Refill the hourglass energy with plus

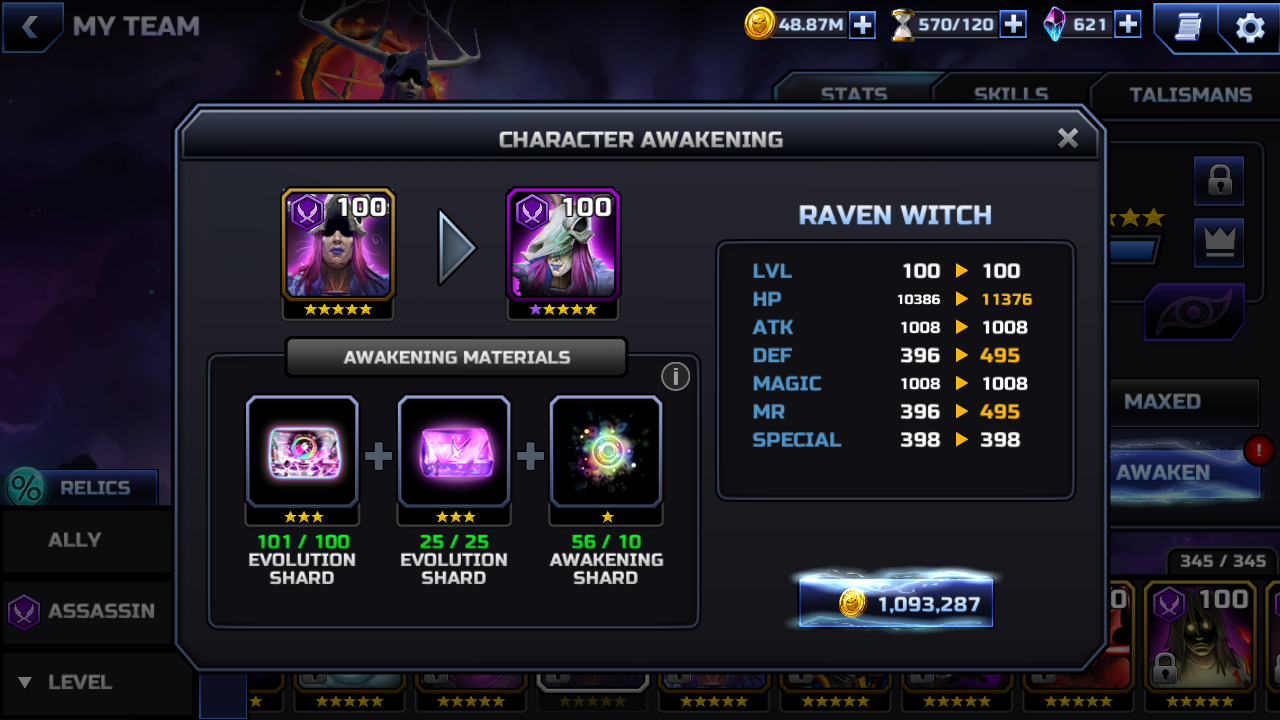tap(1013, 25)
